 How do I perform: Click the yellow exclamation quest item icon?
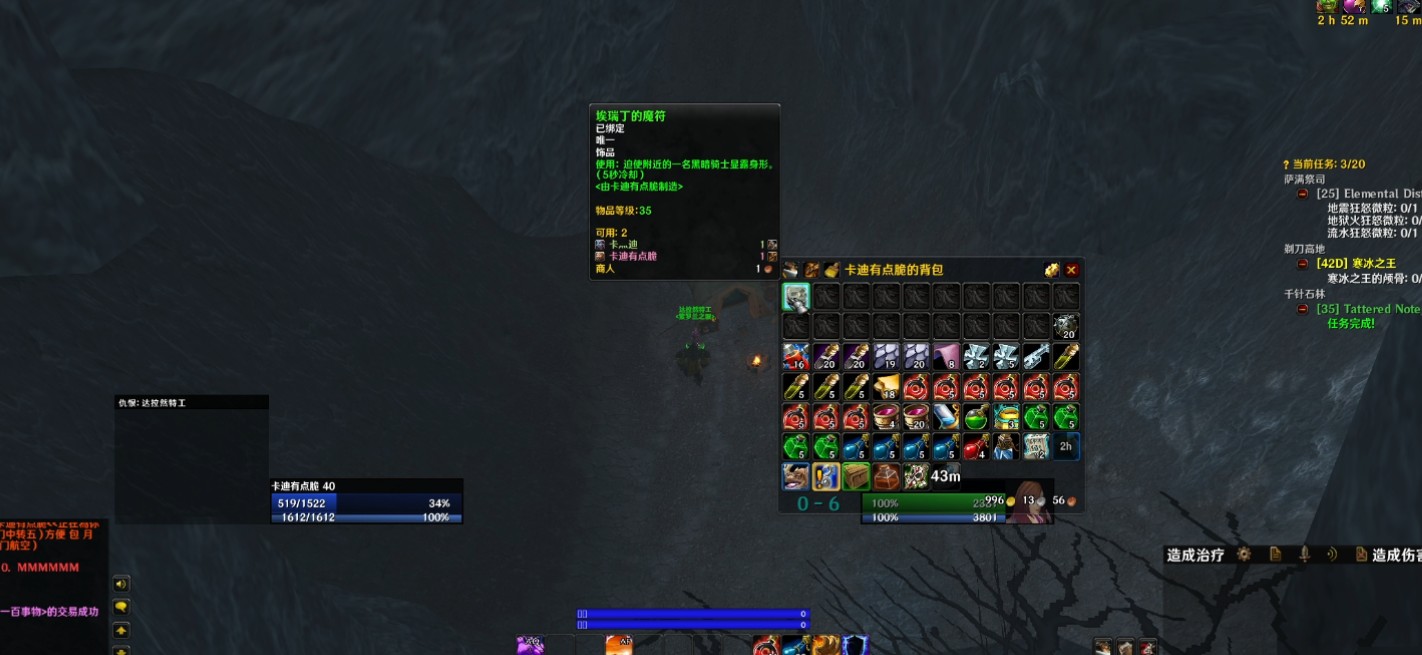(825, 477)
